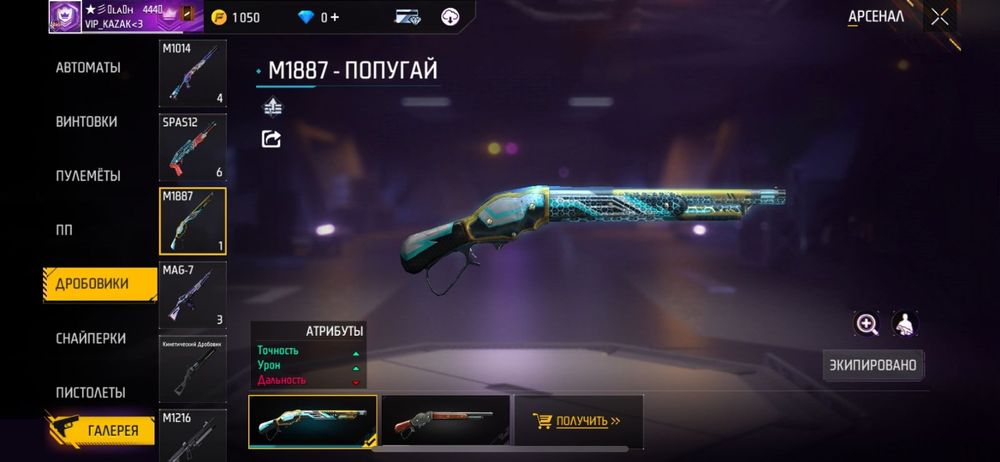The height and width of the screenshot is (462, 1000).
Task: Choose the M1216 shotgun tile
Action: click(x=192, y=434)
